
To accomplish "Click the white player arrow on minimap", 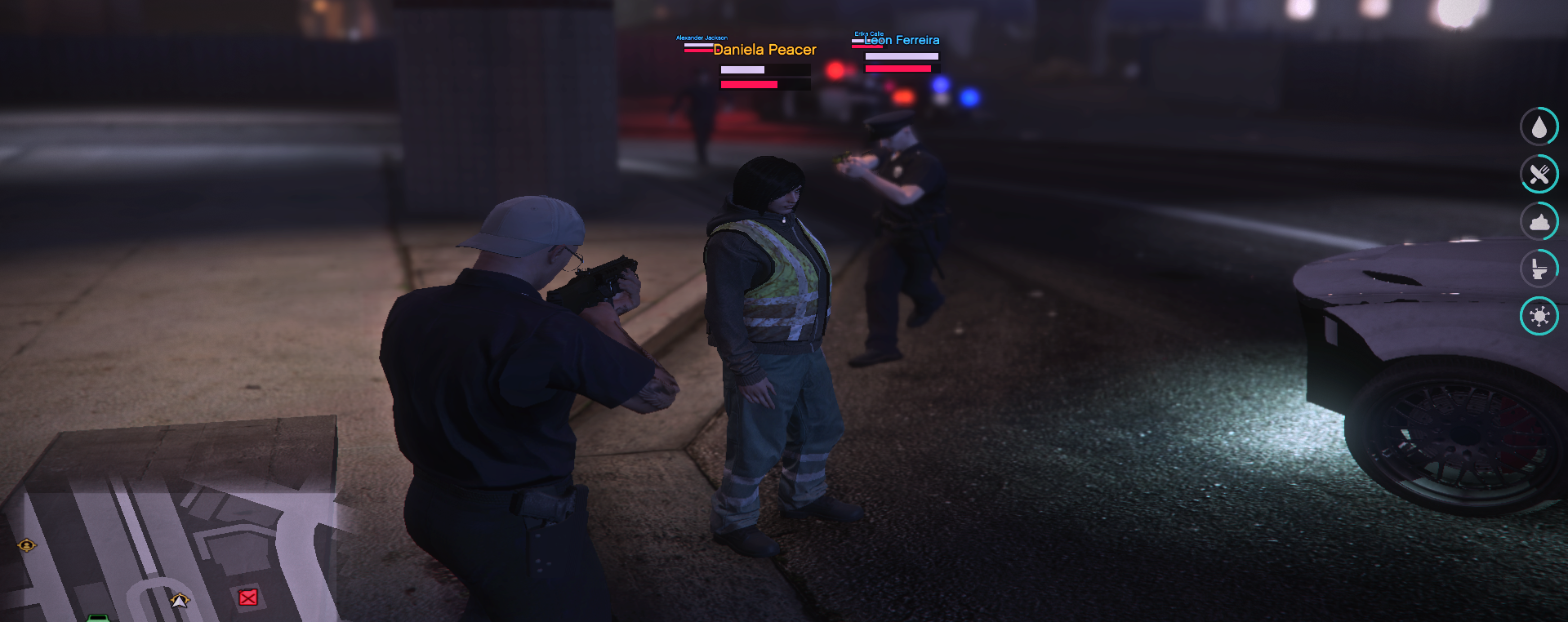I will point(180,601).
